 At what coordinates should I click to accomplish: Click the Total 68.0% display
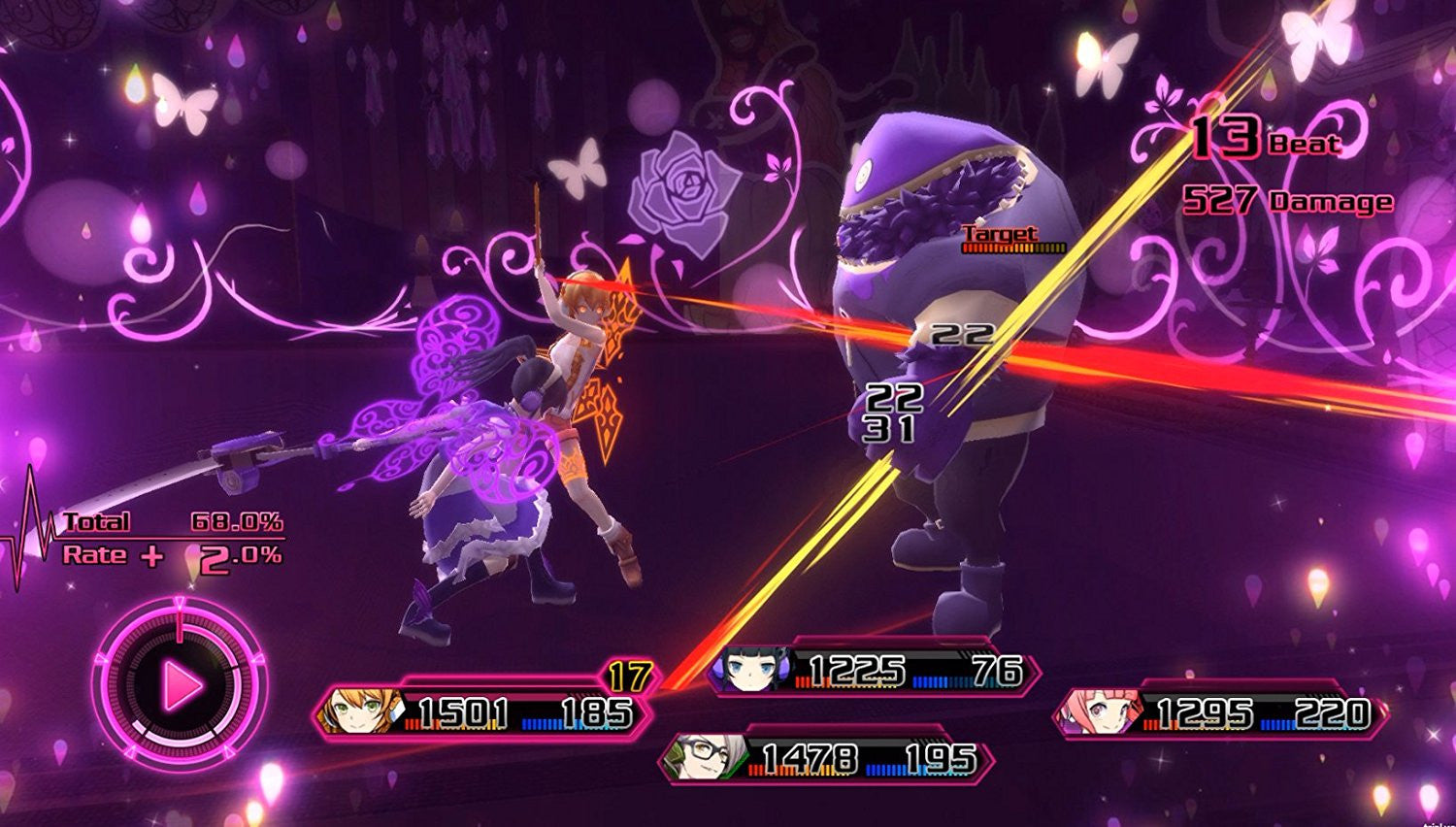point(170,521)
